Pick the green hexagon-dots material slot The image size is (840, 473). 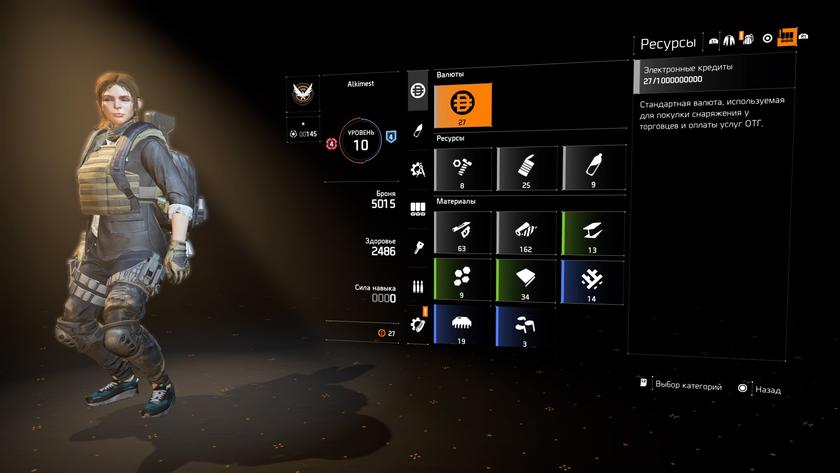pos(463,280)
